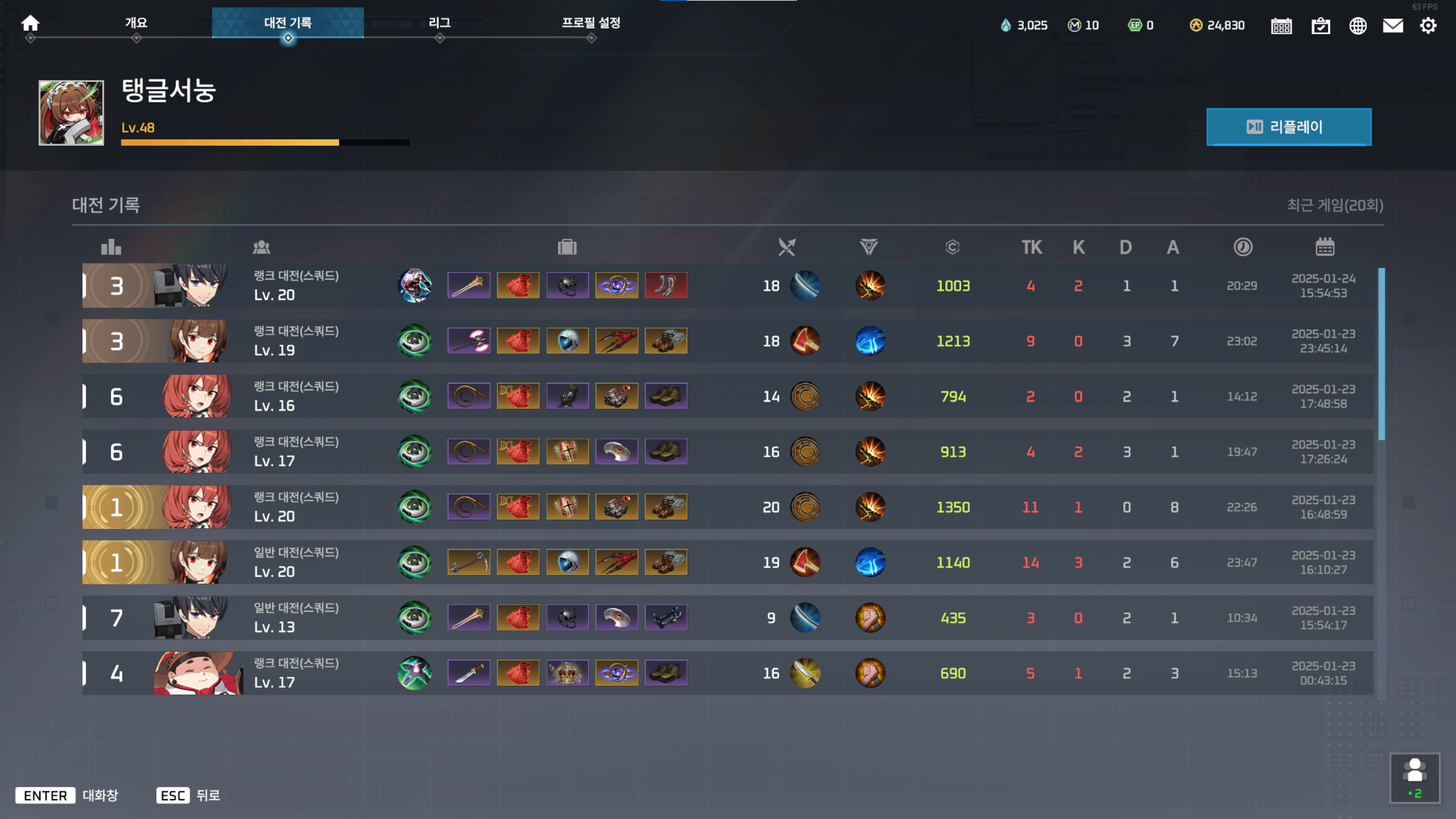Click the blue tactical skill icon in second row
The height and width of the screenshot is (819, 1456).
coord(870,341)
